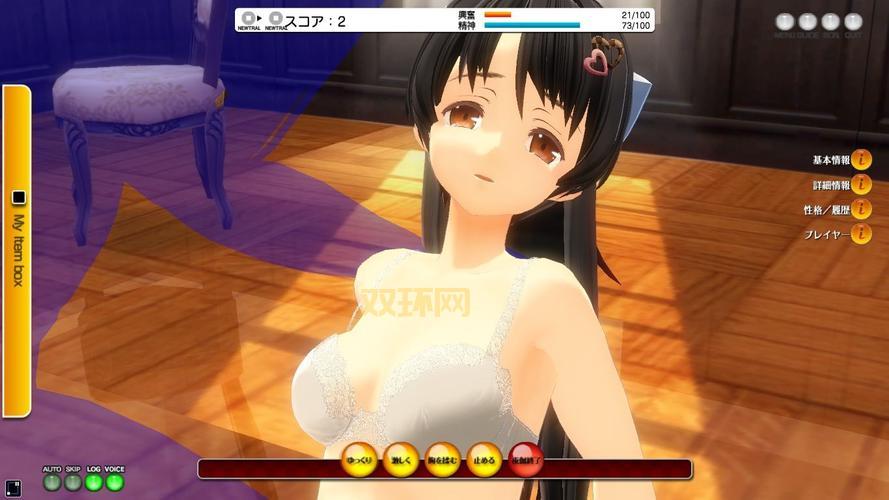Open the LOG history
The width and height of the screenshot is (889, 500).
[94, 483]
